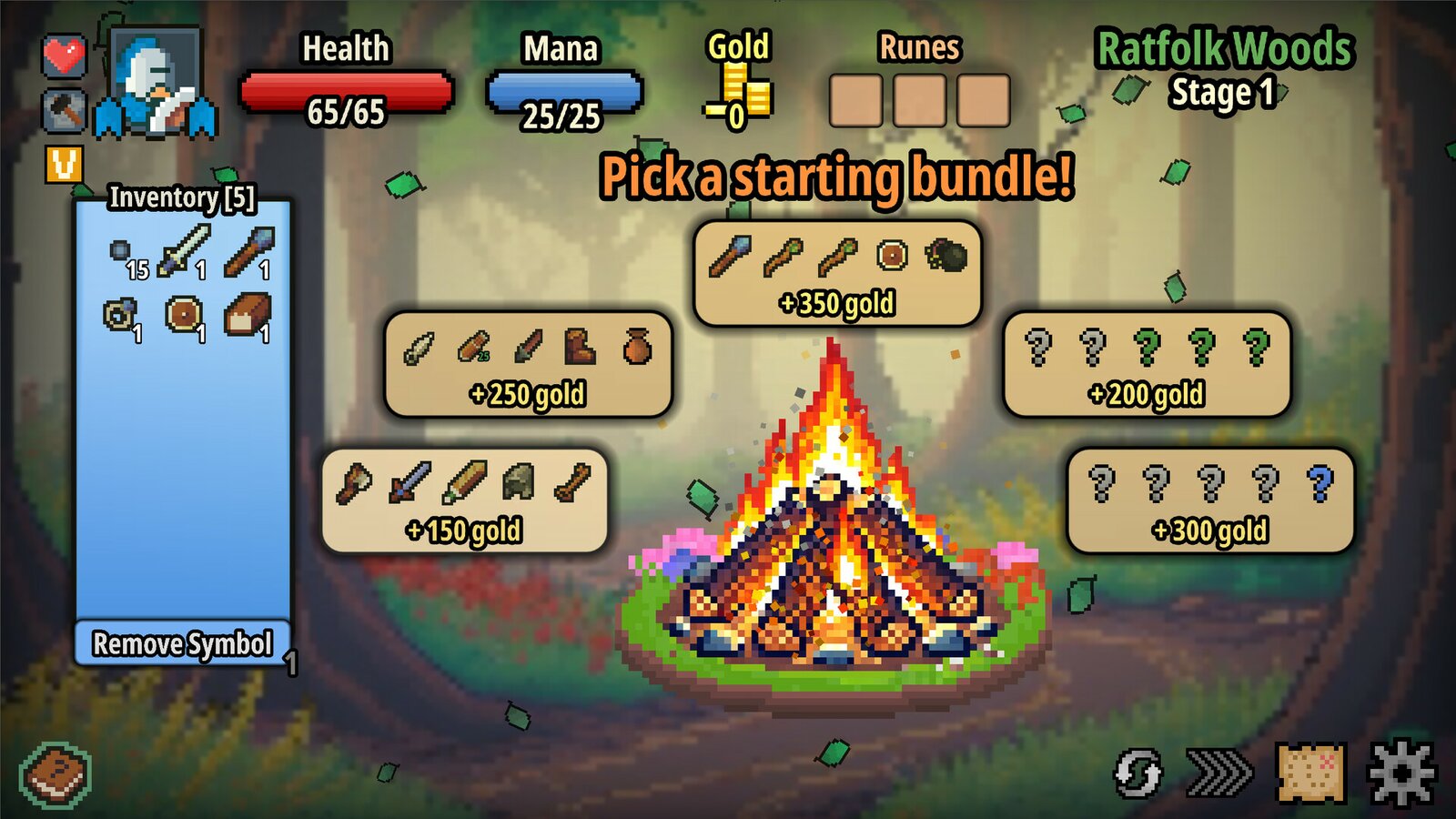
Task: Select the mystery +300 gold bundle
Action: click(1210, 501)
